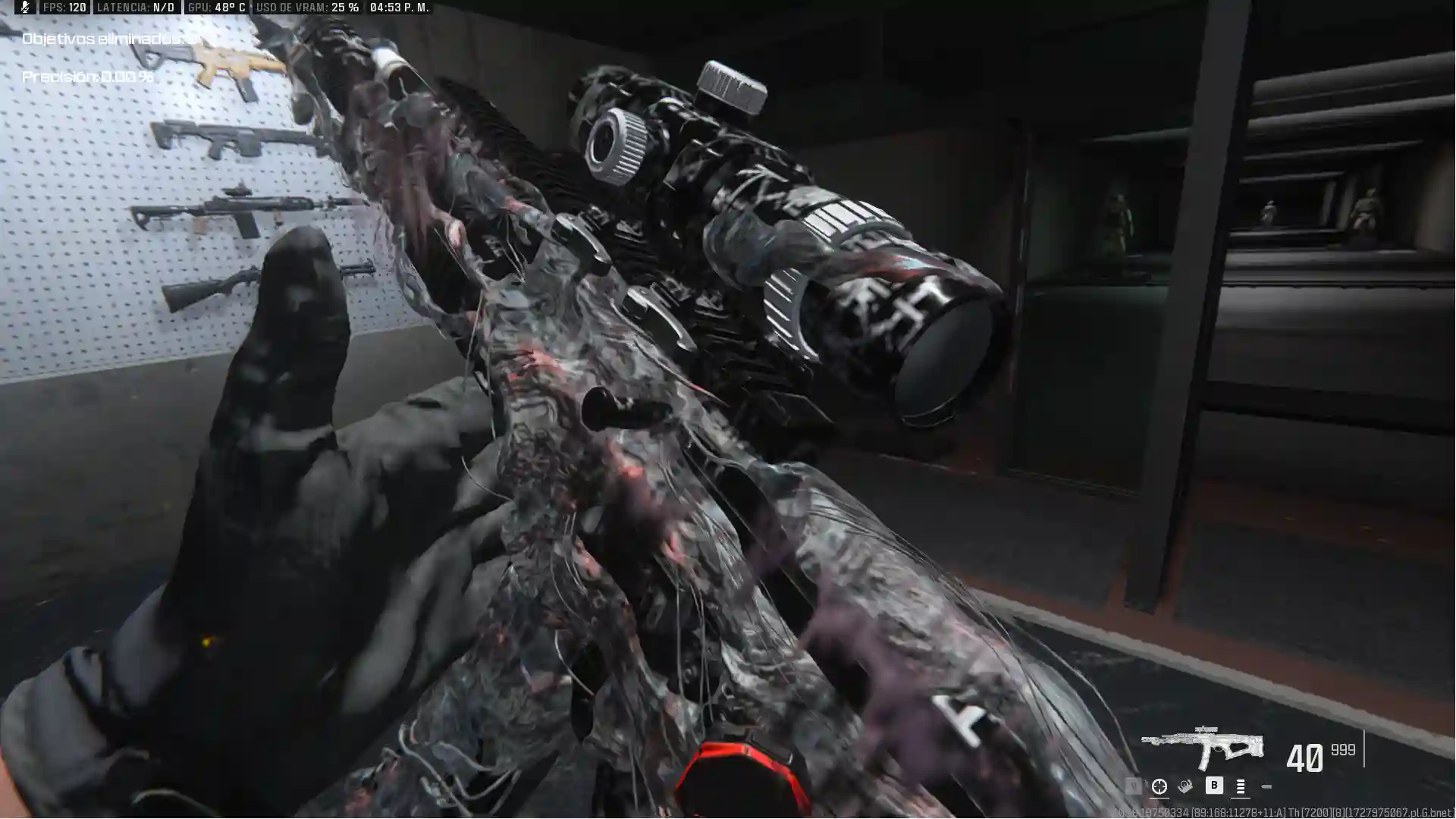1456x819 pixels.
Task: Toggle the B key equipment slot
Action: pos(1214,786)
